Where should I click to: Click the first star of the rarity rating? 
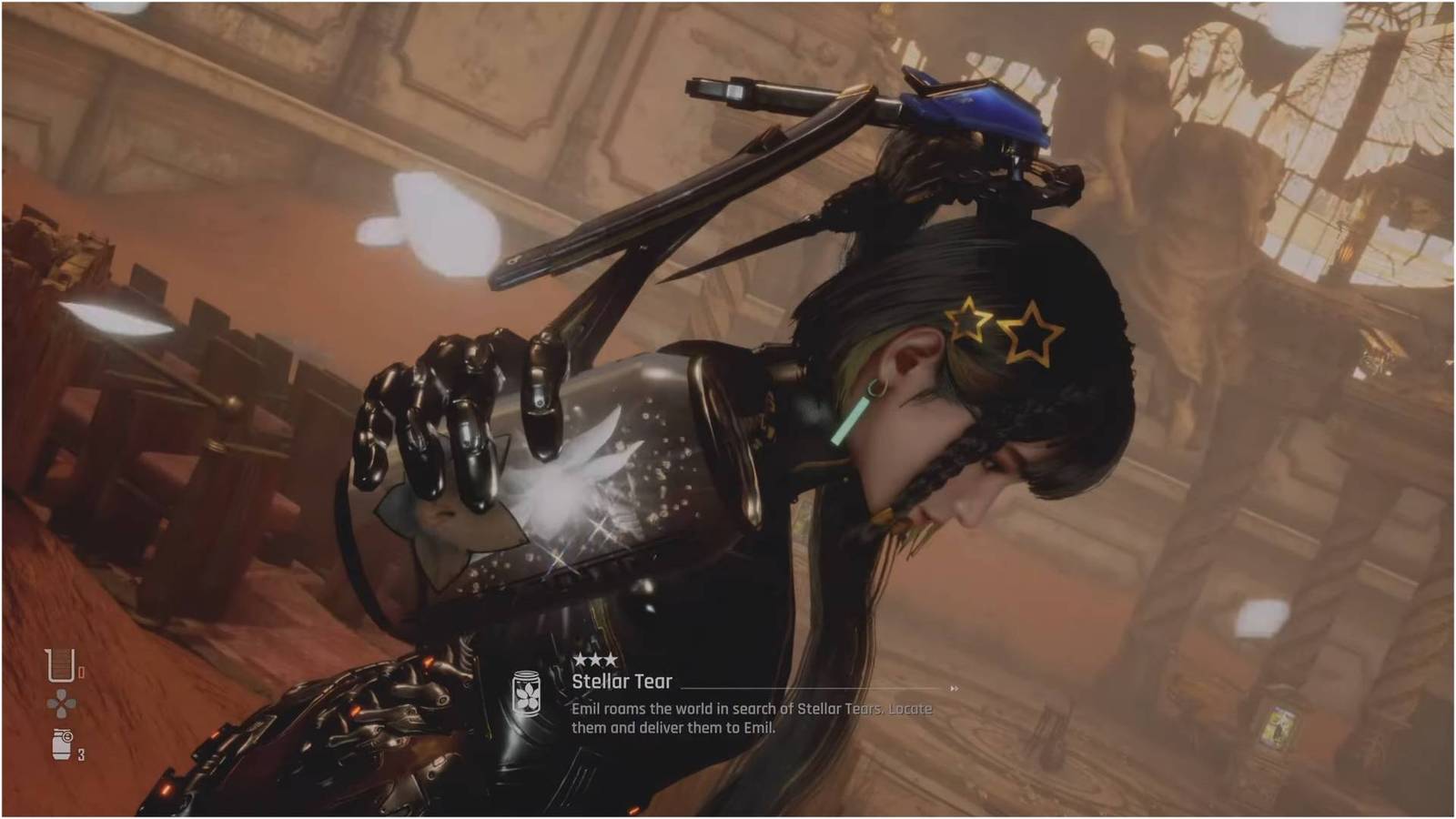click(580, 658)
